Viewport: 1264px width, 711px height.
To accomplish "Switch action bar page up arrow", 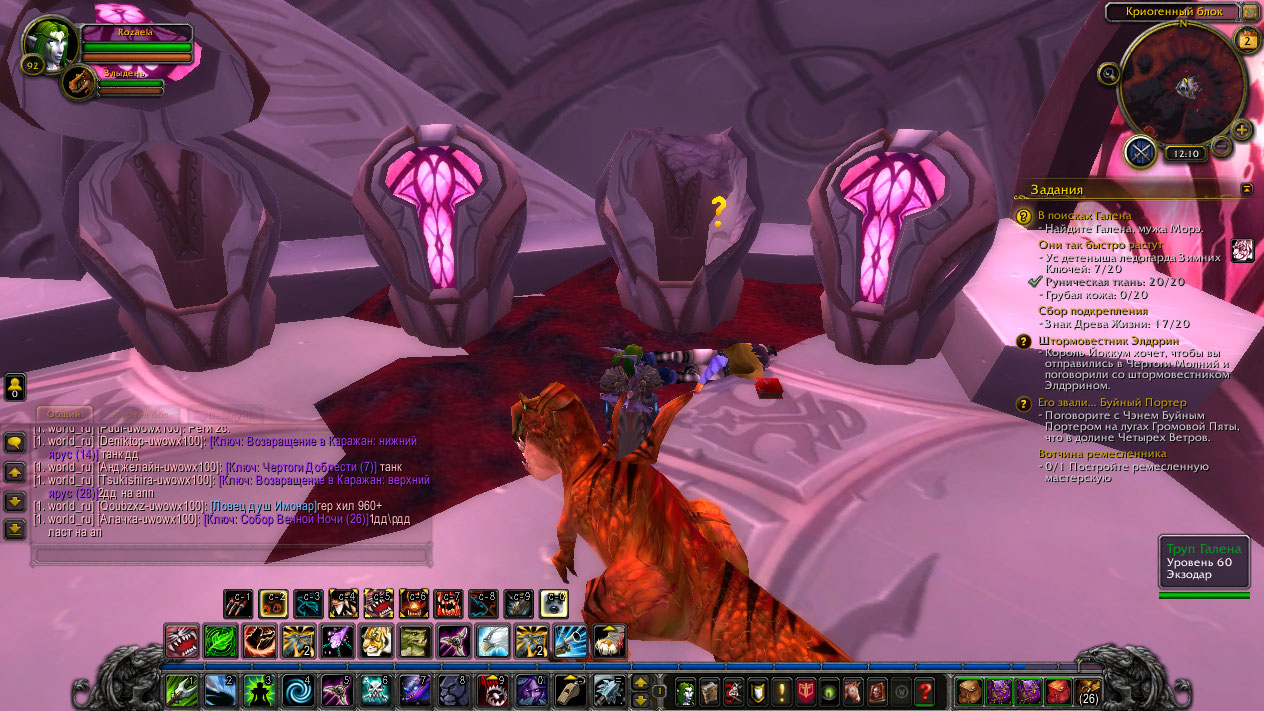I will 641,682.
